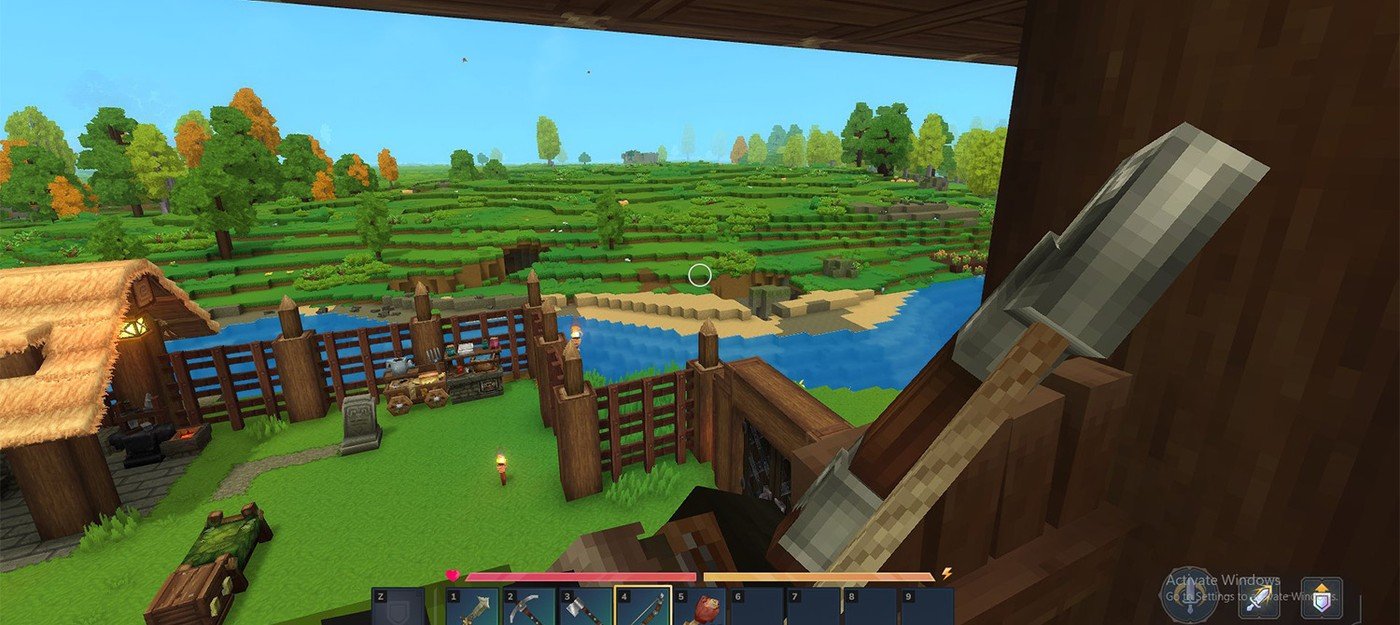Click the glowing sword attack icon
Viewport: 1400px width, 625px height.
click(1258, 598)
